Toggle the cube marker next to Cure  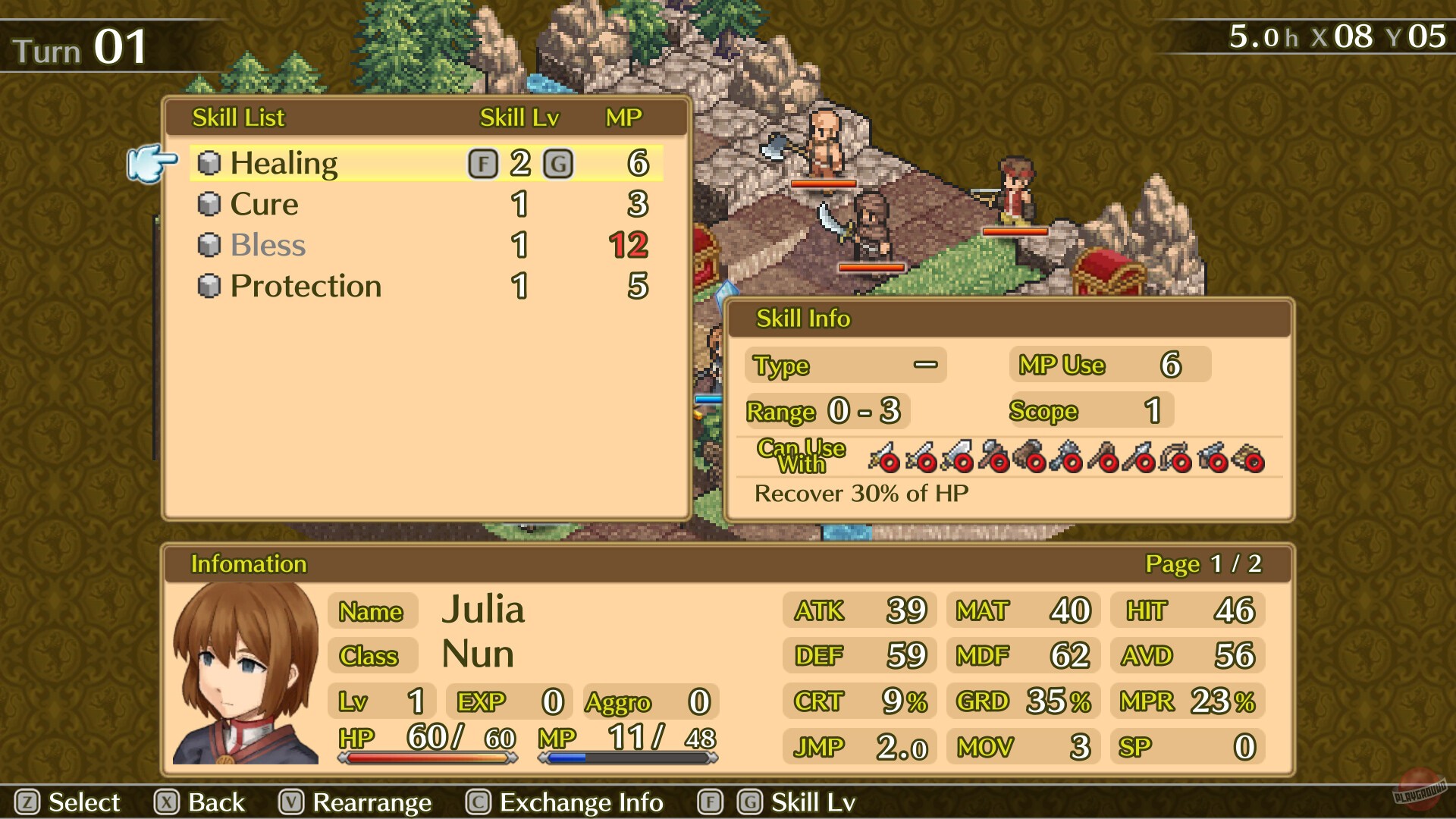tap(210, 204)
